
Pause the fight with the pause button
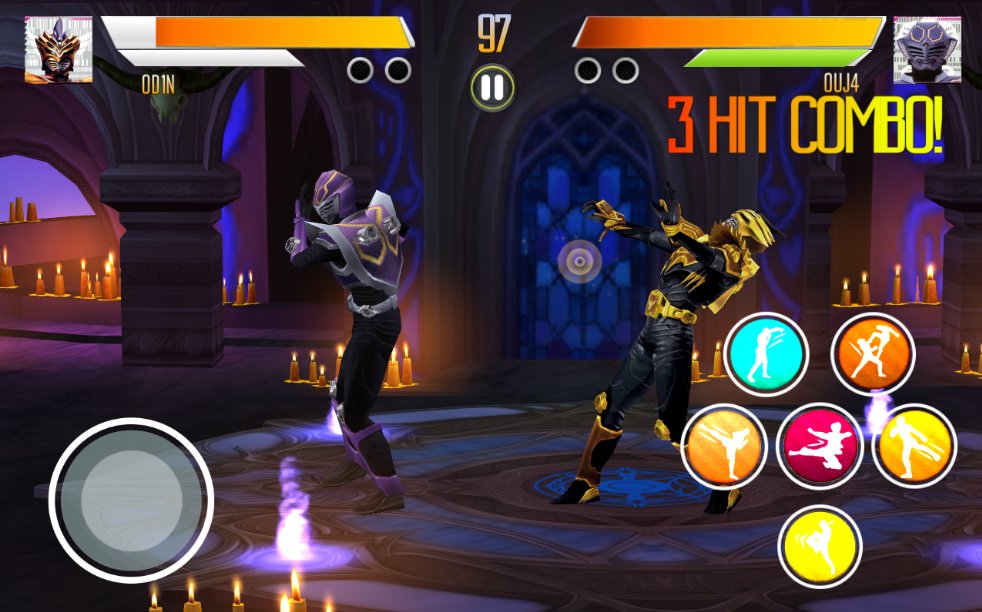492,88
